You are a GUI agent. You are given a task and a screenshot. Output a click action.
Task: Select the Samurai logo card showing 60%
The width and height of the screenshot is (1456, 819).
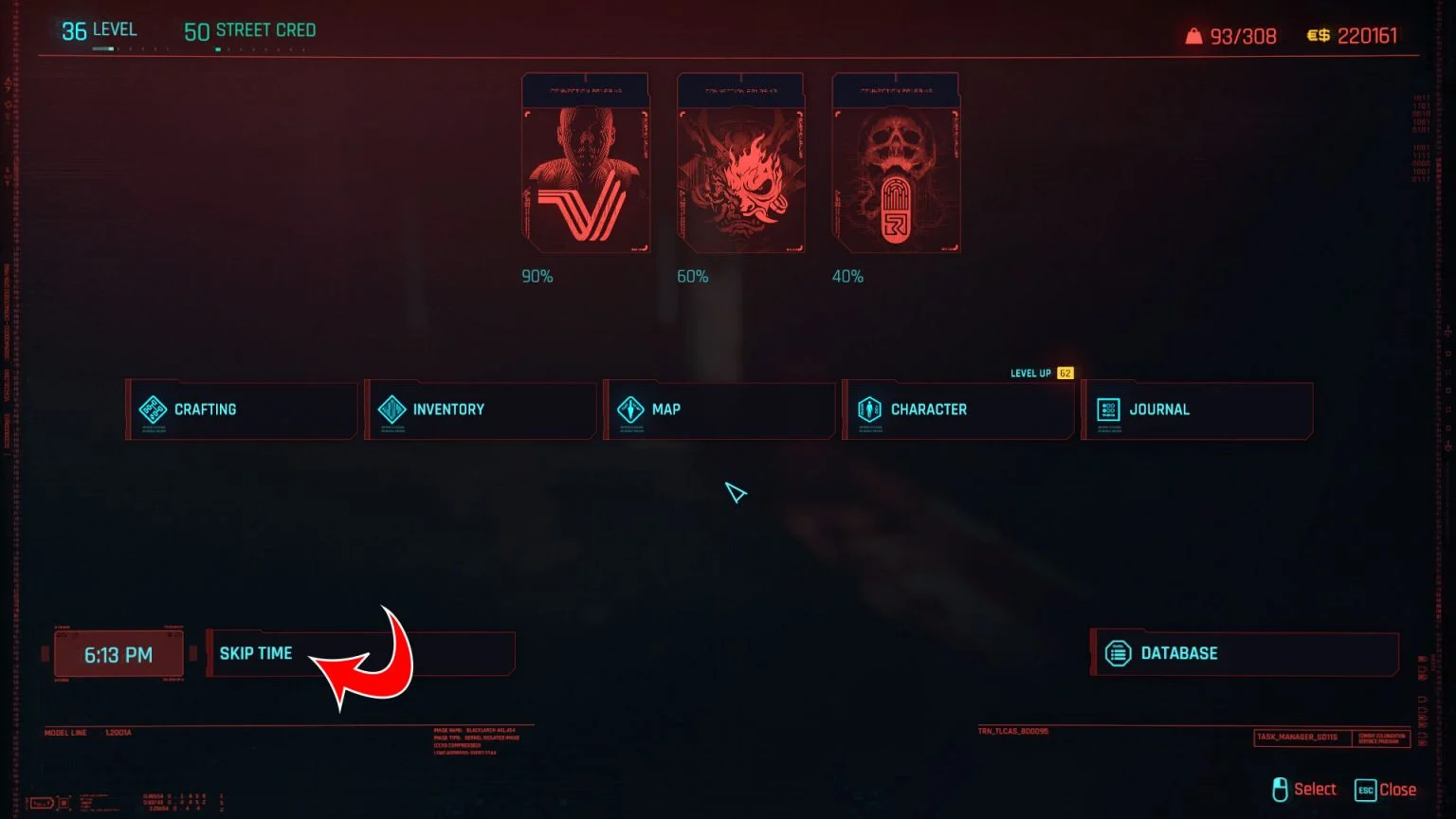[739, 163]
